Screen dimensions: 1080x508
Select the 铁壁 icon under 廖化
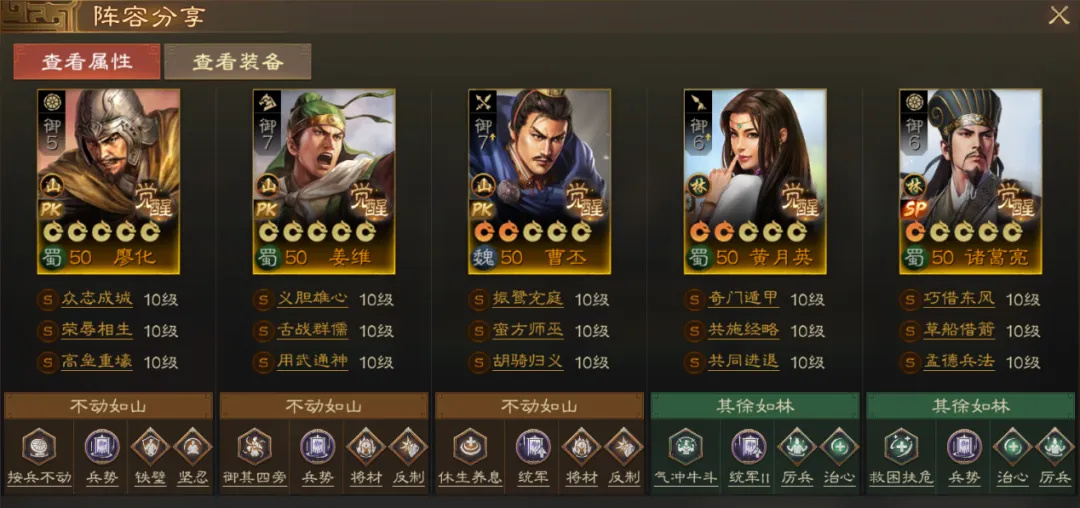point(150,445)
